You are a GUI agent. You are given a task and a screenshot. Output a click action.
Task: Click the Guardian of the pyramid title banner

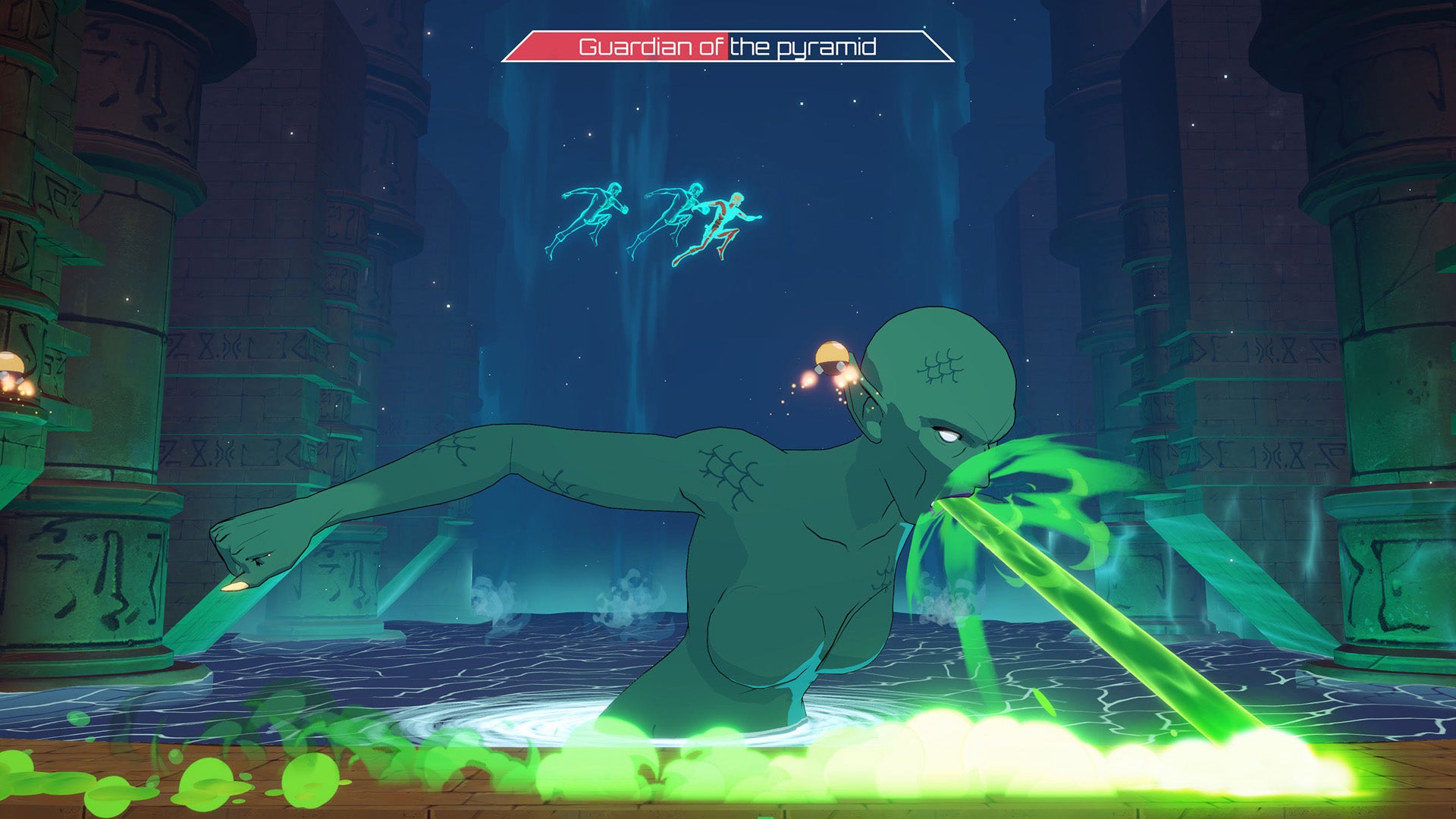[728, 47]
